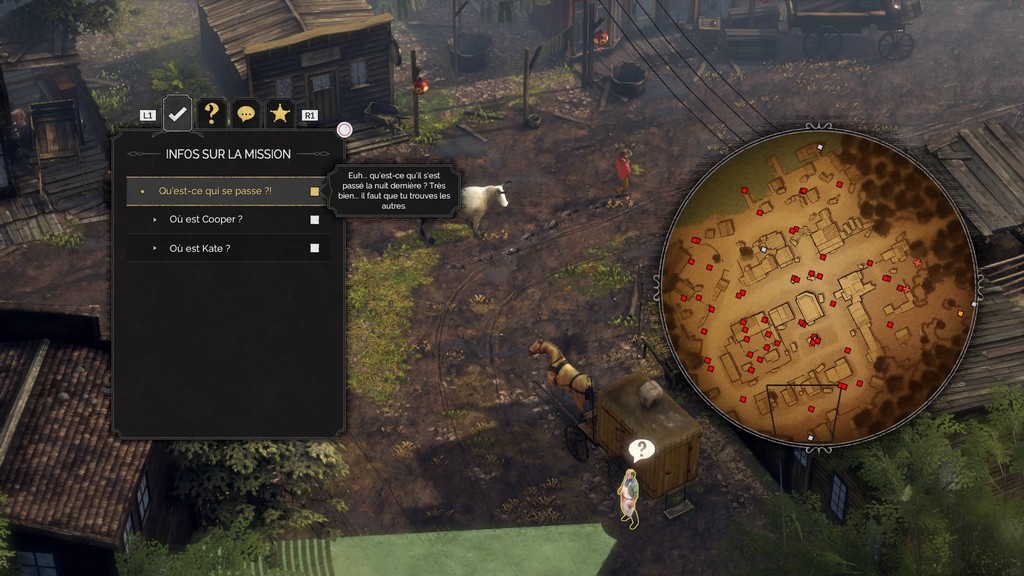Close the mission info panel with the round button
The width and height of the screenshot is (1024, 576).
point(344,130)
